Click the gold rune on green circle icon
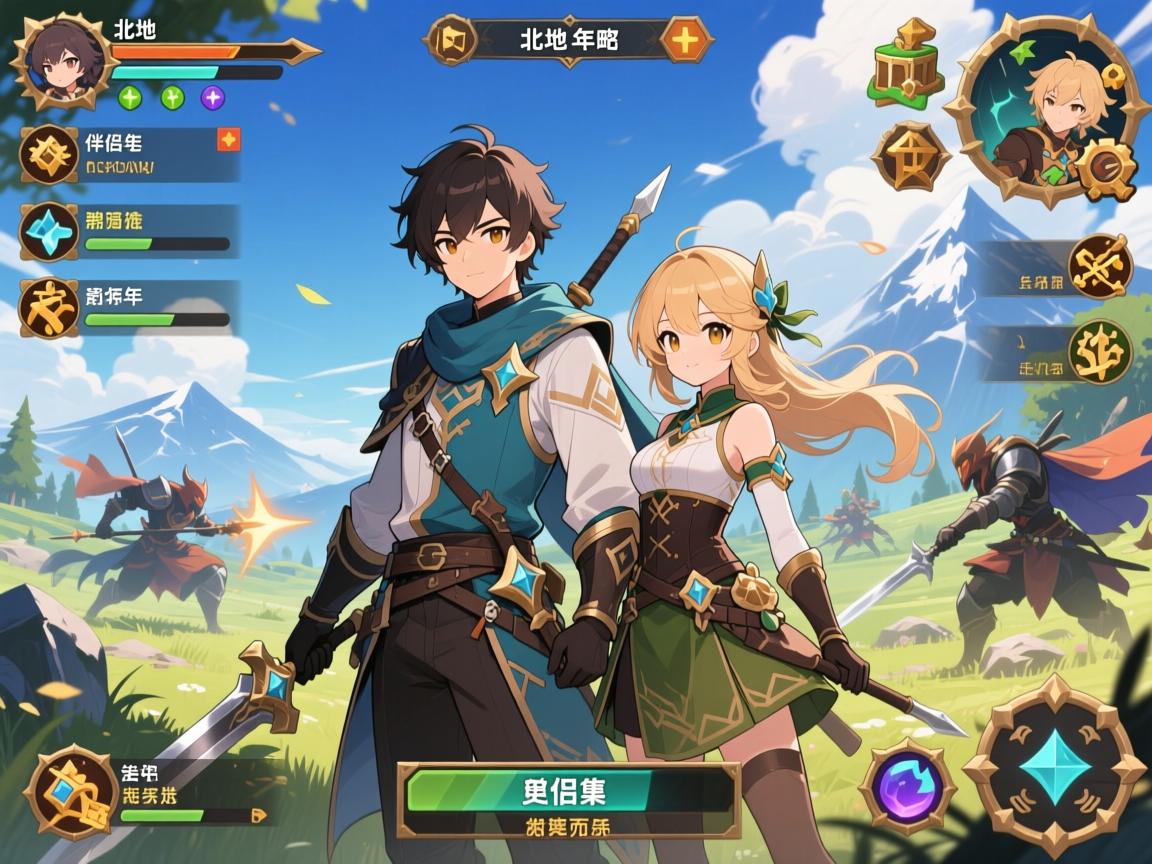Viewport: 1152px width, 864px height. 1100,352
